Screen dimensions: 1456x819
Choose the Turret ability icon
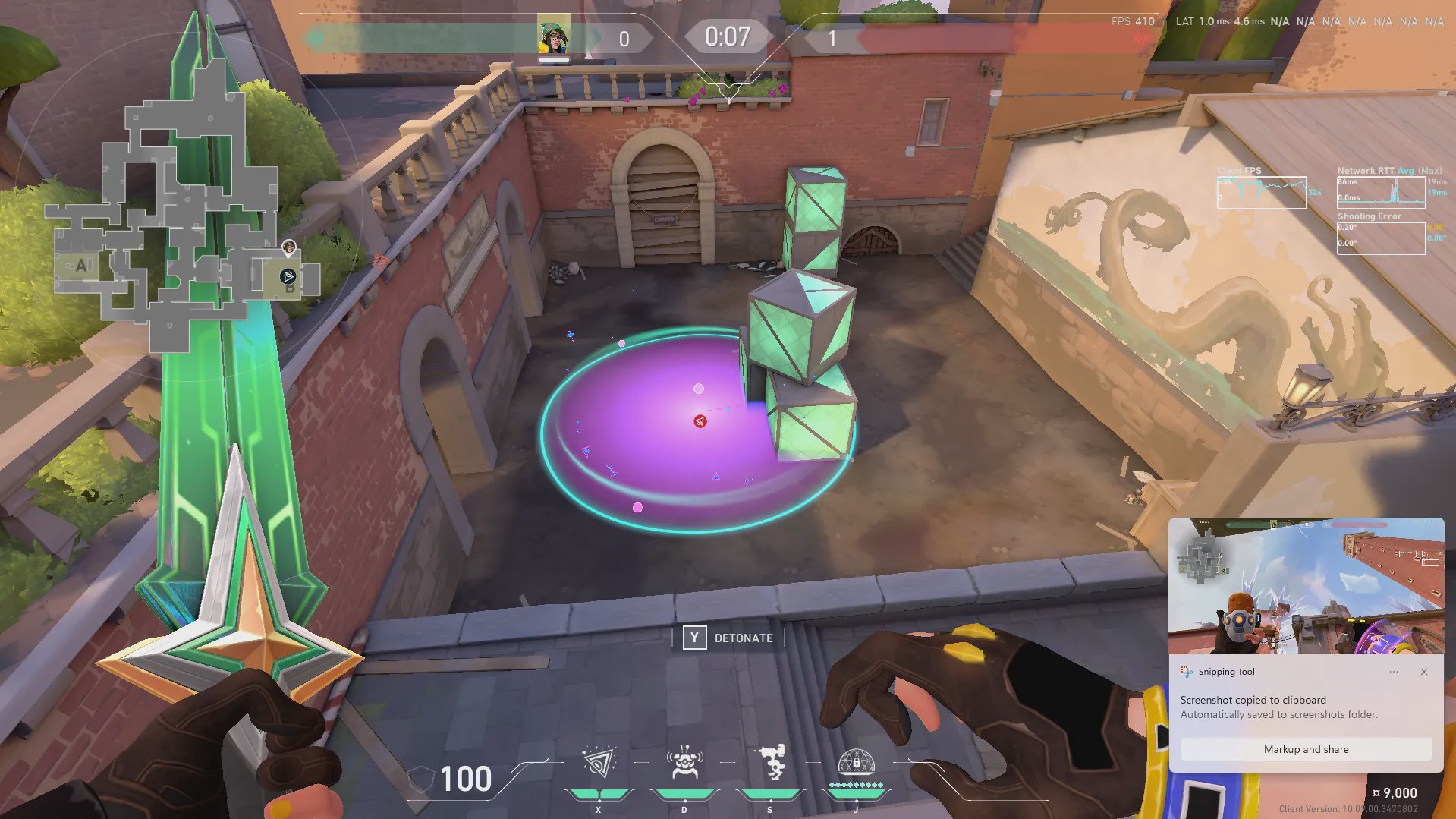[771, 763]
